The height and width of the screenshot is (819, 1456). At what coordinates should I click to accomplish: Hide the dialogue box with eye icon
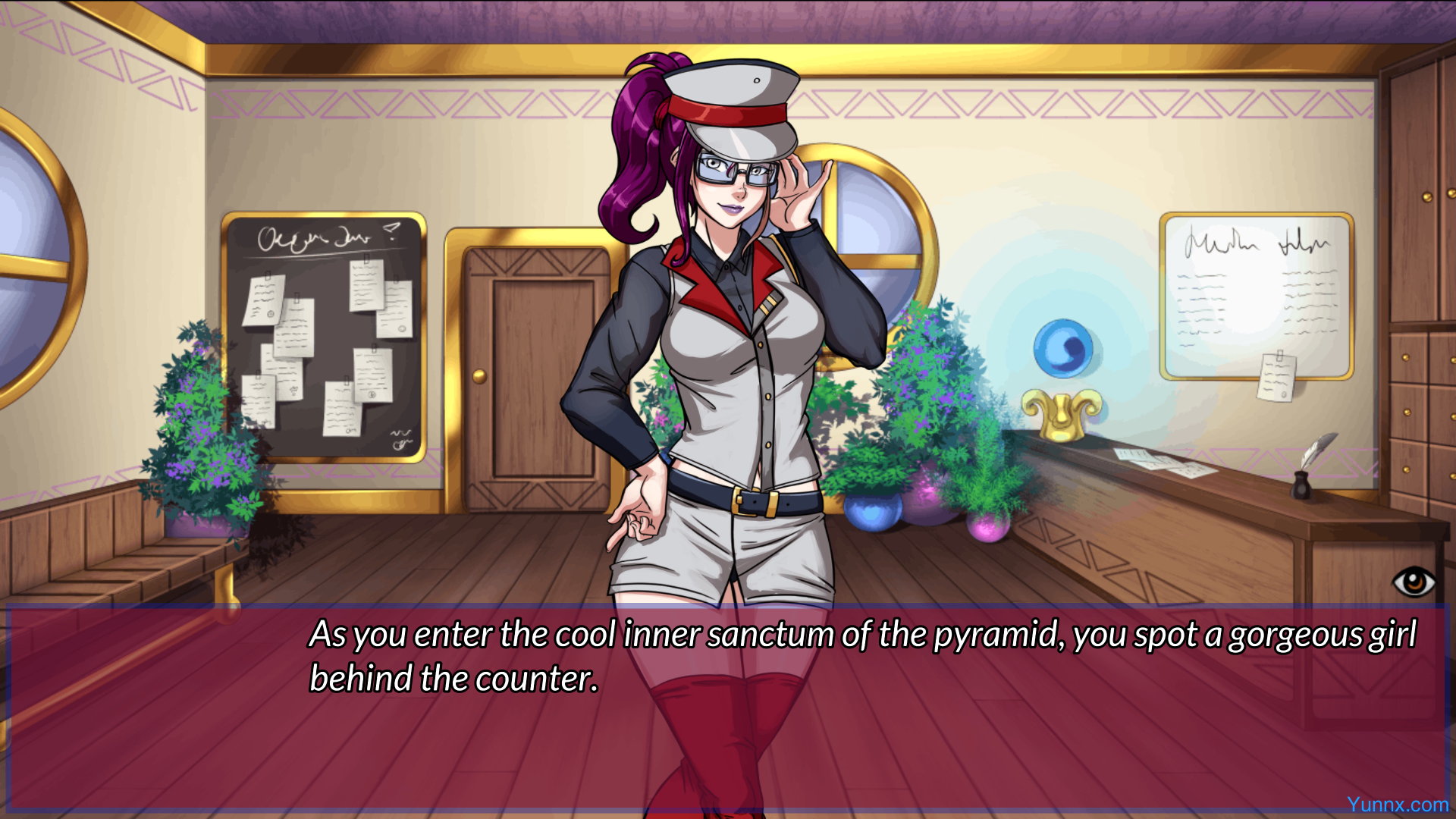(1414, 582)
